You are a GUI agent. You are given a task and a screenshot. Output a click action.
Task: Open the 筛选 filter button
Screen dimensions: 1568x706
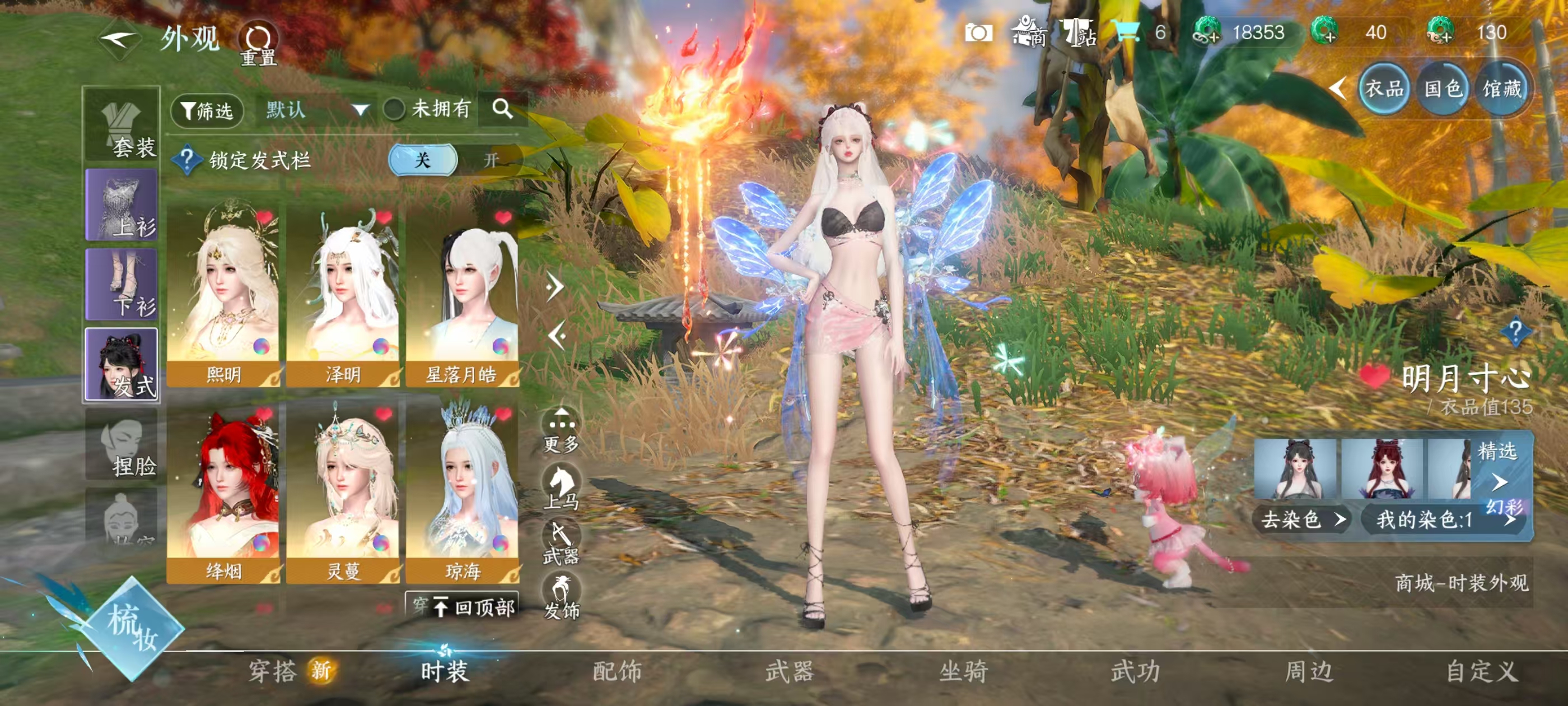click(x=208, y=111)
